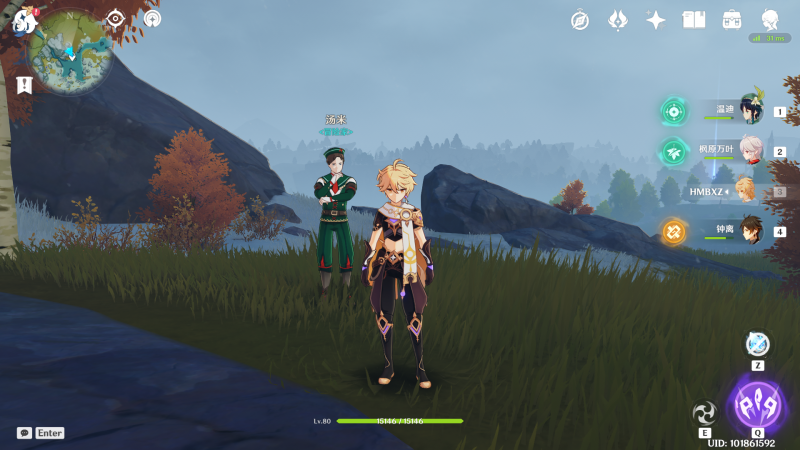Open the co-op mode icon beside the eye
Image resolution: width=800 pixels, height=450 pixels.
tap(152, 18)
